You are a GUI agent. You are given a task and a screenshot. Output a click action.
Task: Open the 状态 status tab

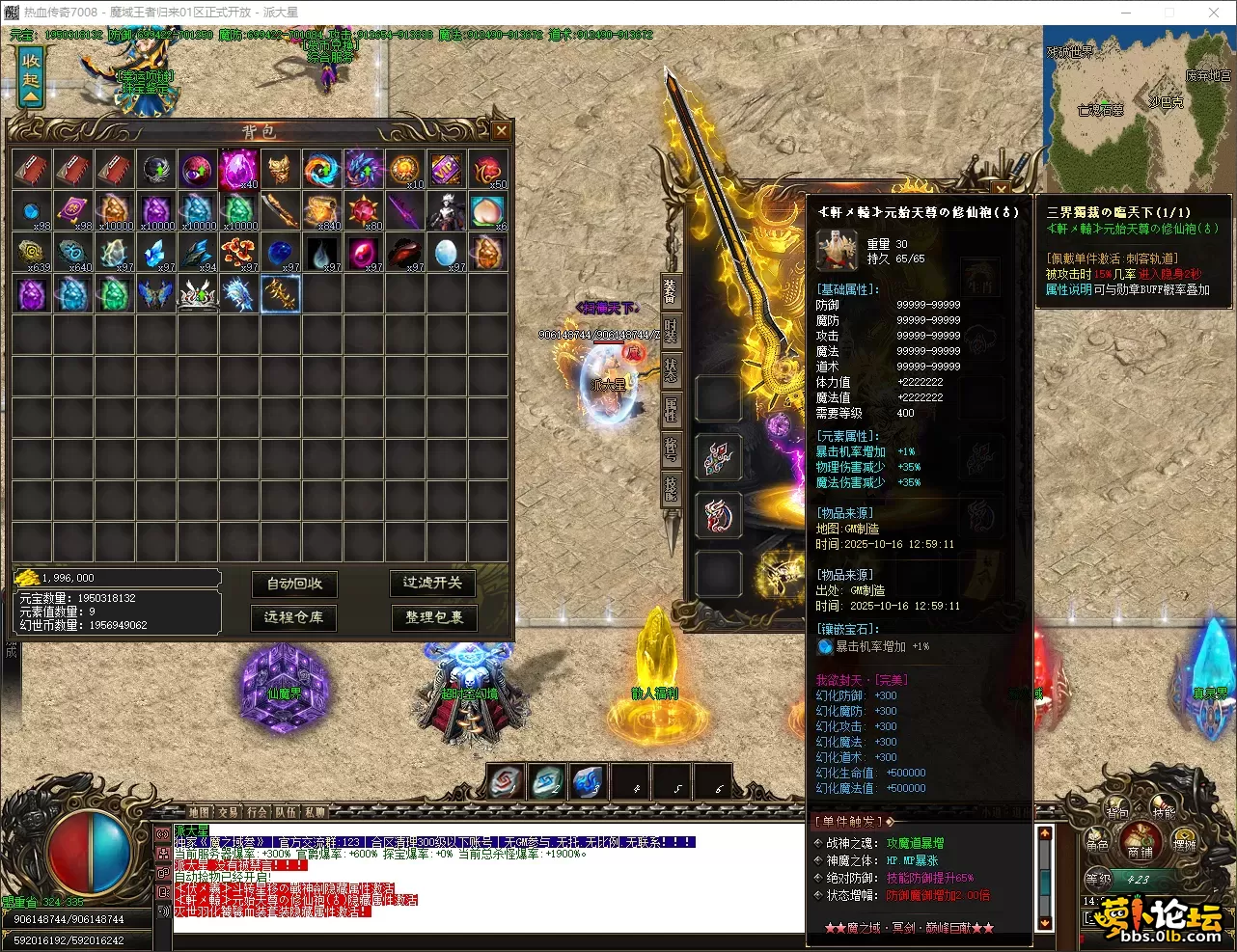pos(670,370)
